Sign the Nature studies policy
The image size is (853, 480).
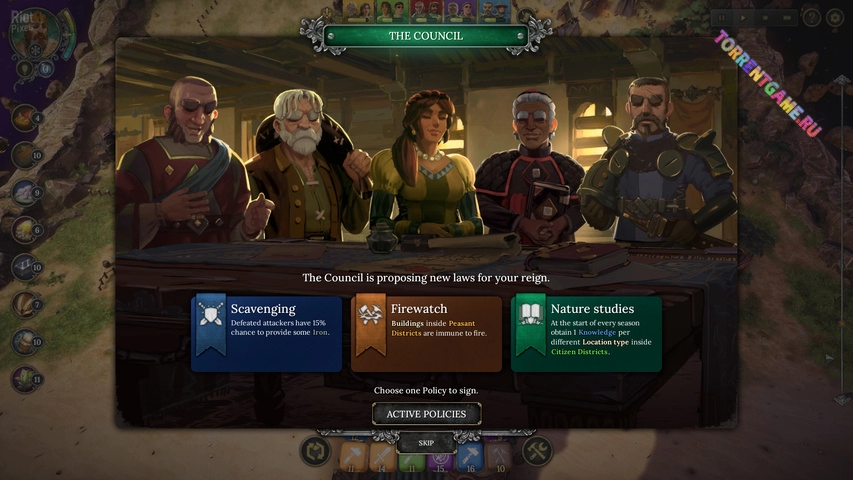point(586,334)
